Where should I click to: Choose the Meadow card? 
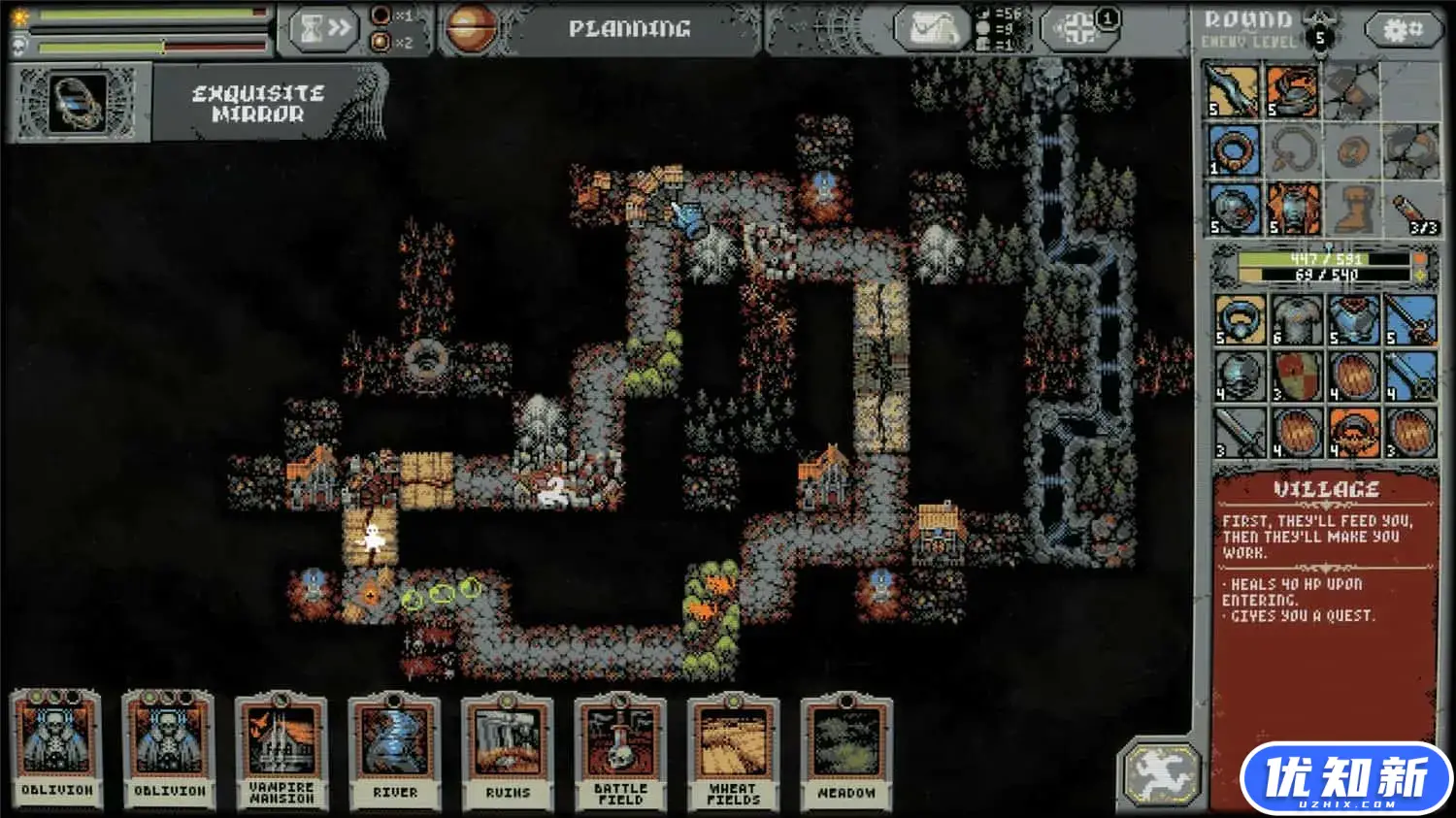845,750
